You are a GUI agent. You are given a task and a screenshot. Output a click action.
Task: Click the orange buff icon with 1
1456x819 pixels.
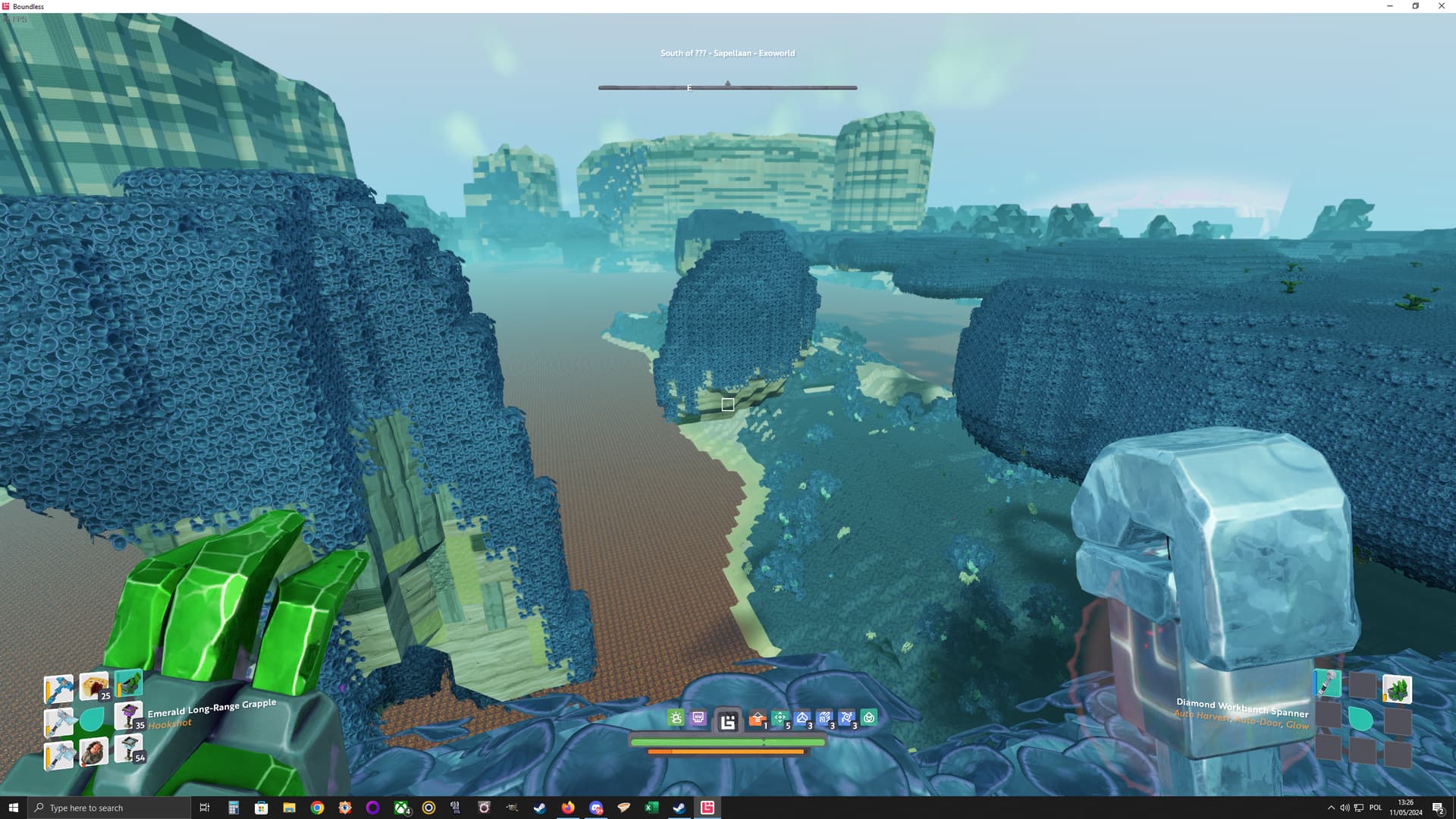(757, 719)
